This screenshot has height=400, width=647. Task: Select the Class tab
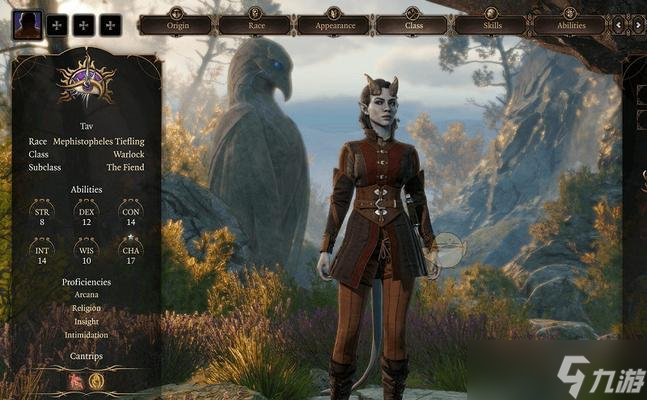coord(413,24)
